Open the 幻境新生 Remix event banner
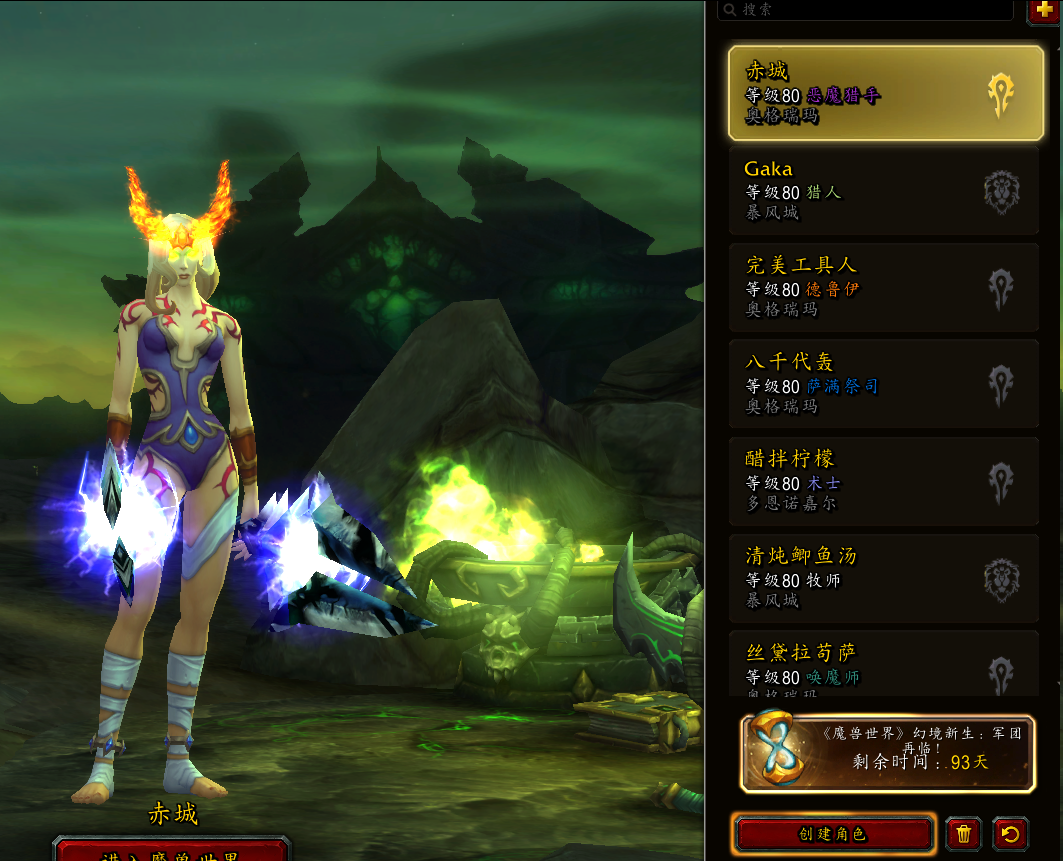Image resolution: width=1063 pixels, height=861 pixels. point(887,752)
